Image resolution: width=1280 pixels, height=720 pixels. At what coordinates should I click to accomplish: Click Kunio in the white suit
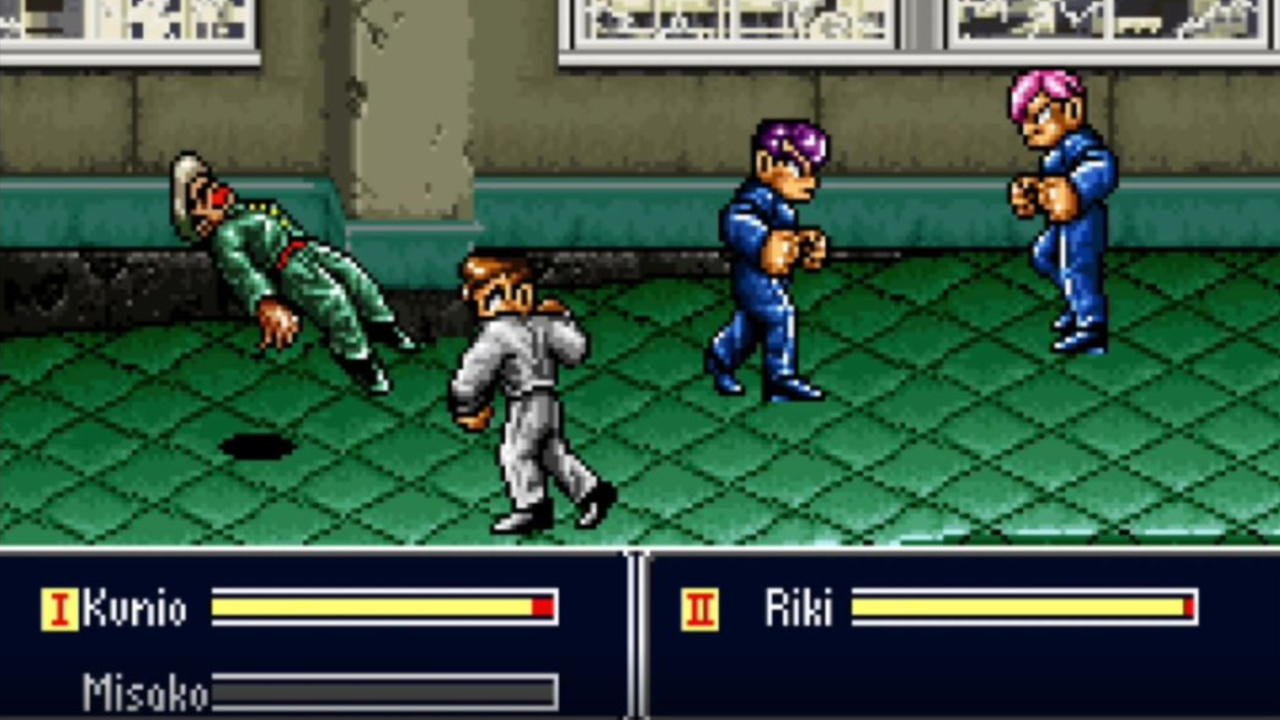520,390
